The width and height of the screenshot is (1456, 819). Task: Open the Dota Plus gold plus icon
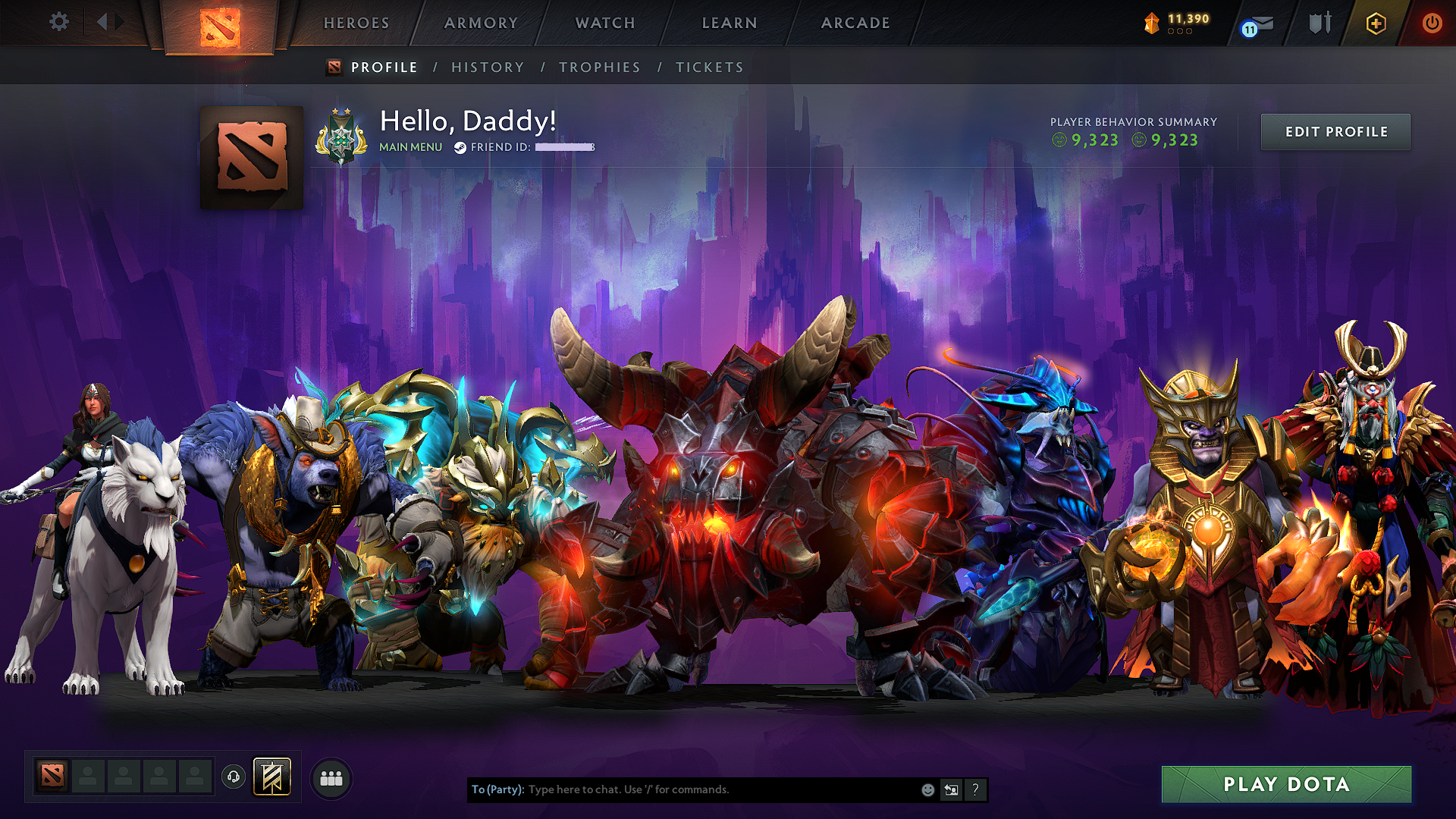click(x=1376, y=23)
